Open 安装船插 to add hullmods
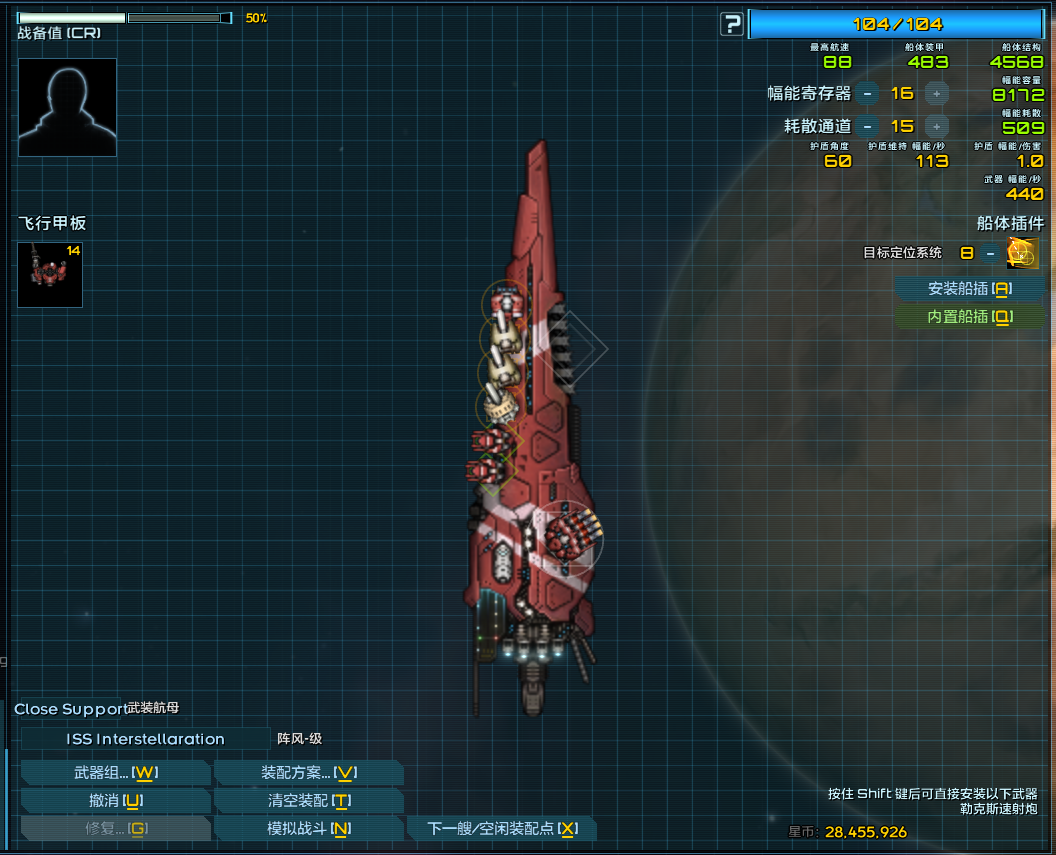1056x855 pixels. [x=970, y=289]
